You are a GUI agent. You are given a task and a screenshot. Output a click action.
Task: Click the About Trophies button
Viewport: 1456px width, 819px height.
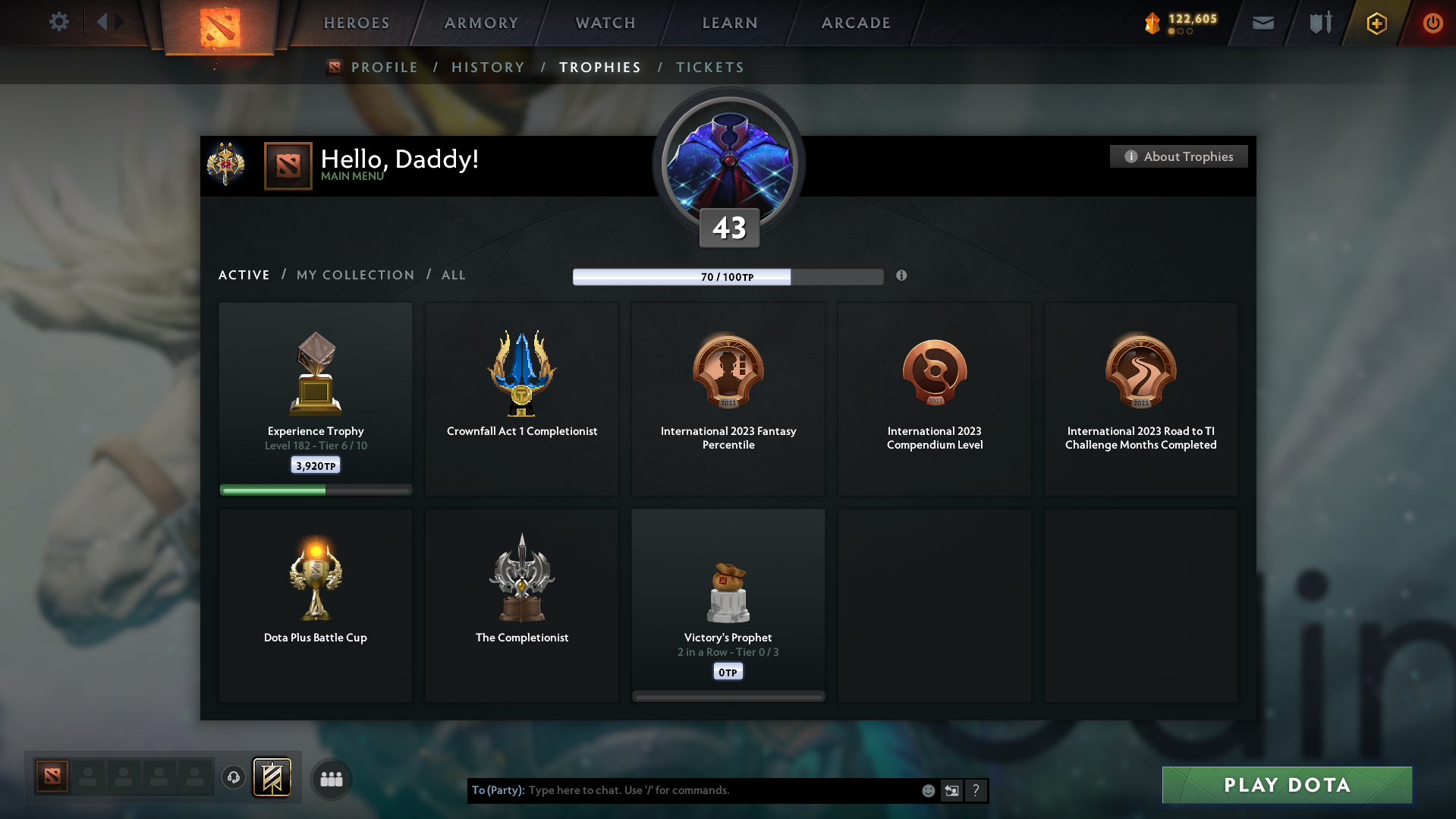click(x=1178, y=156)
